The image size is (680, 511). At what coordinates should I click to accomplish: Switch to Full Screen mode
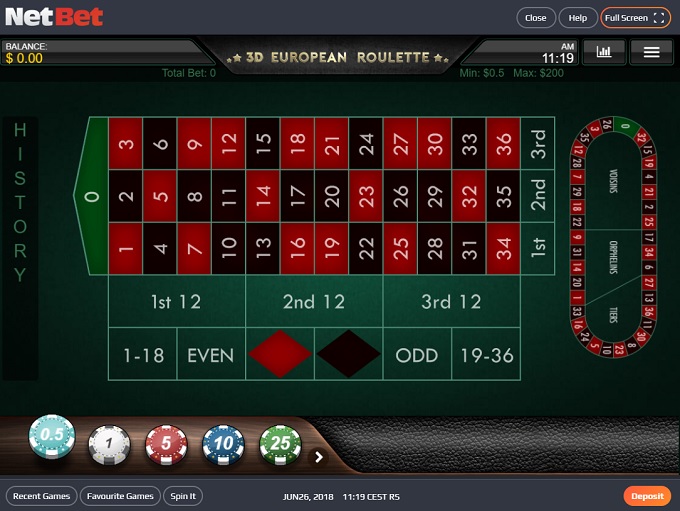[635, 18]
